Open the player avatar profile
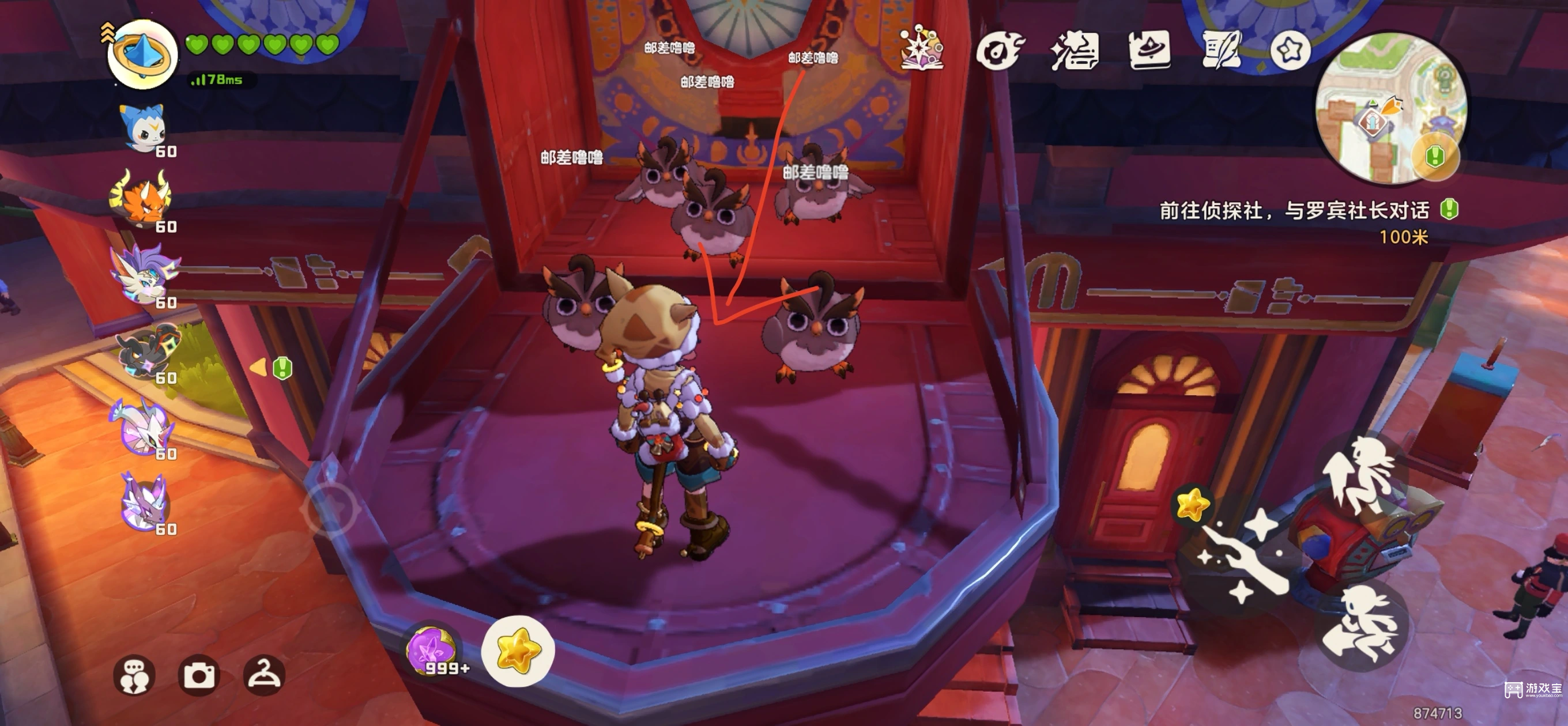This screenshot has width=1568, height=726. [142, 54]
